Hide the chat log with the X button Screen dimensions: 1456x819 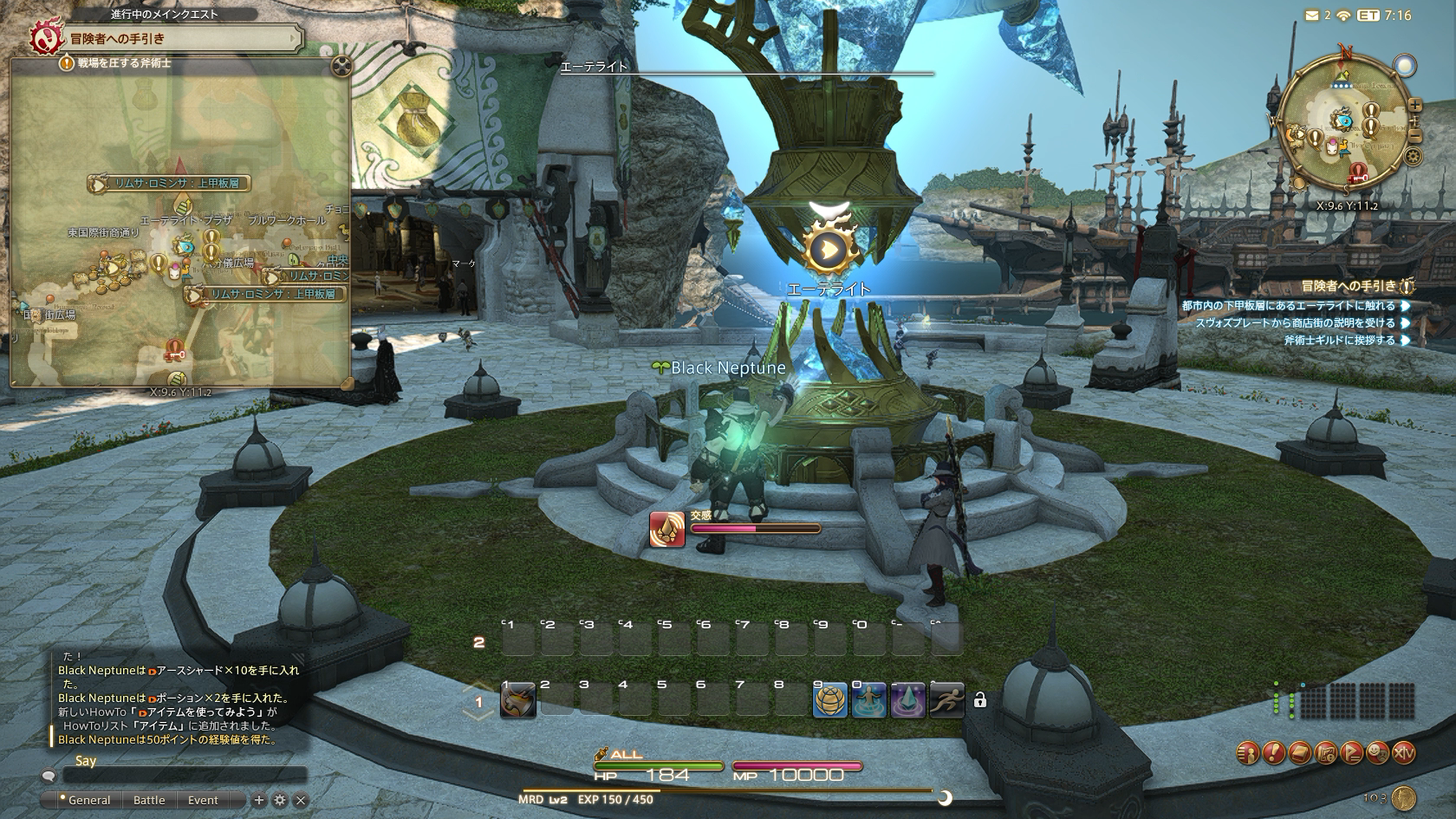pos(301,801)
